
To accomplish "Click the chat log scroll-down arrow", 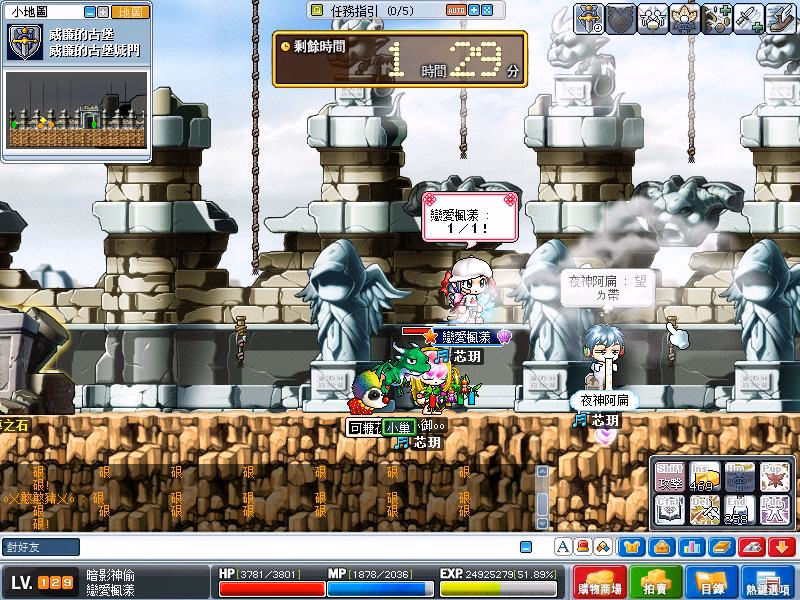I will (542, 521).
